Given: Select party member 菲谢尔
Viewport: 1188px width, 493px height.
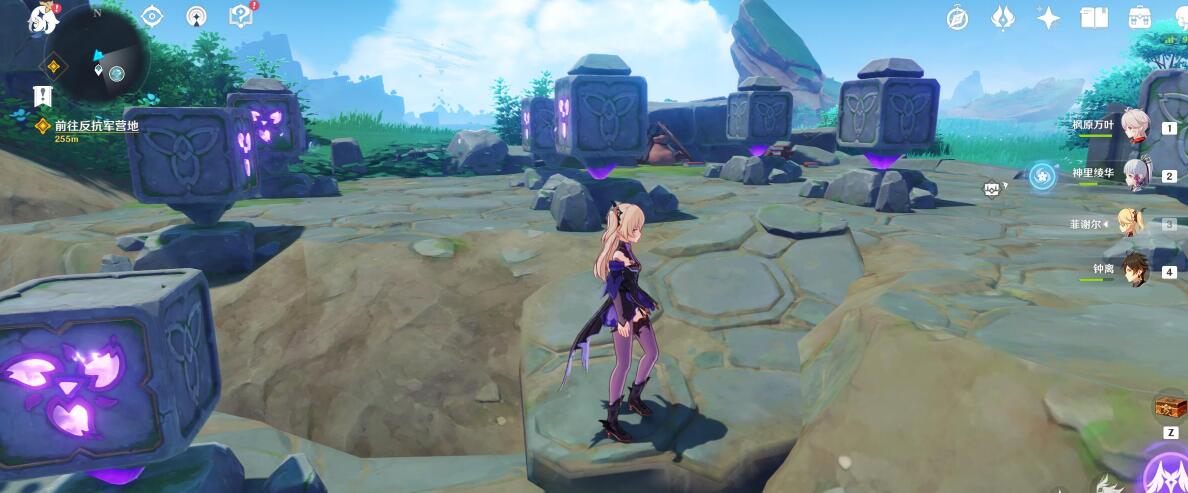Looking at the screenshot, I should point(1133,224).
